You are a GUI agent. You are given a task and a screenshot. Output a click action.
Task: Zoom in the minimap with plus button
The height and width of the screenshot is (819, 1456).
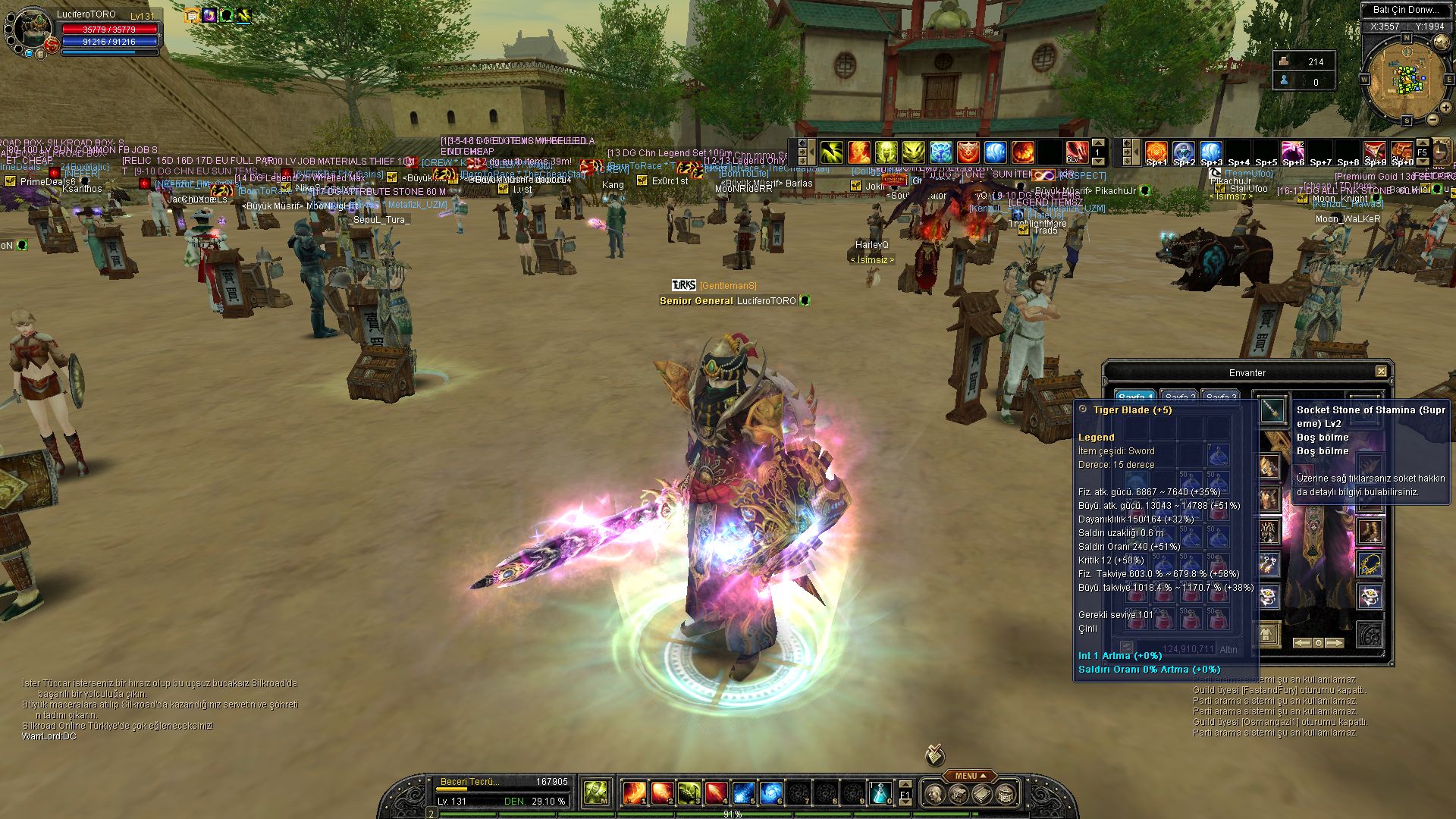1445,108
